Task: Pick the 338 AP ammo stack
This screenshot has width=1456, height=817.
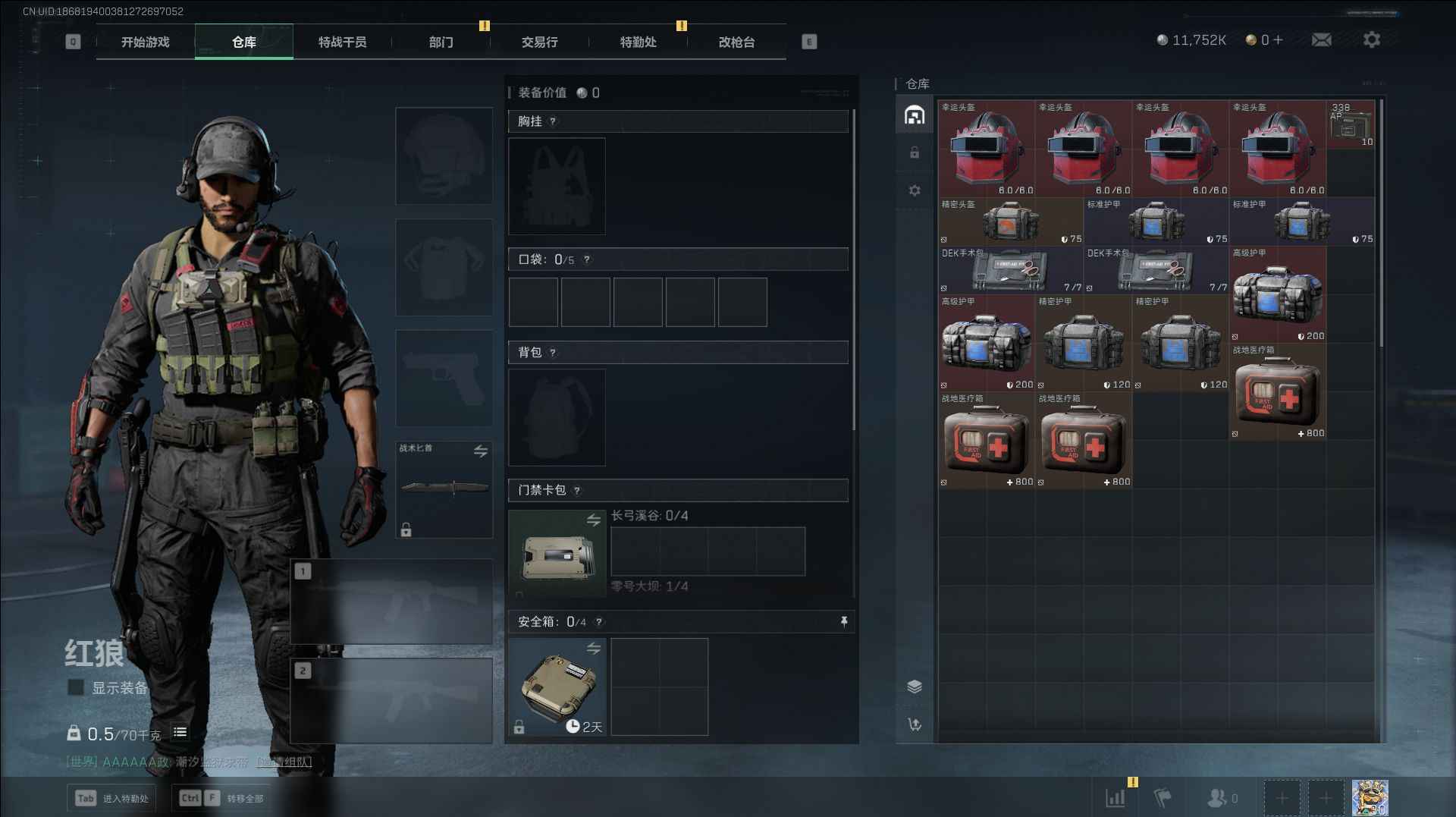Action: click(x=1351, y=124)
